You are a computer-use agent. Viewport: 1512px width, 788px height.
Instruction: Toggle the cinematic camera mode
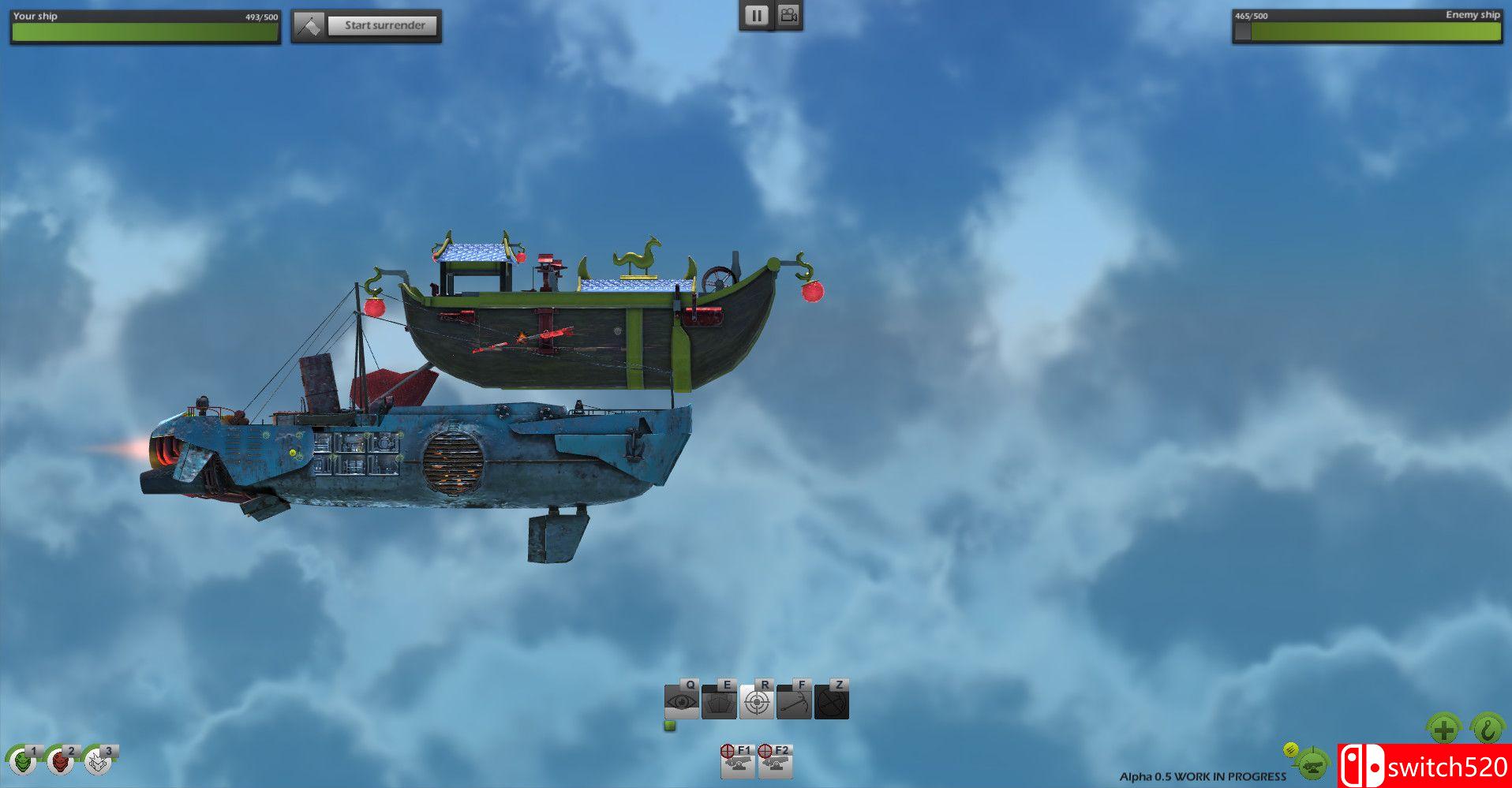point(788,14)
